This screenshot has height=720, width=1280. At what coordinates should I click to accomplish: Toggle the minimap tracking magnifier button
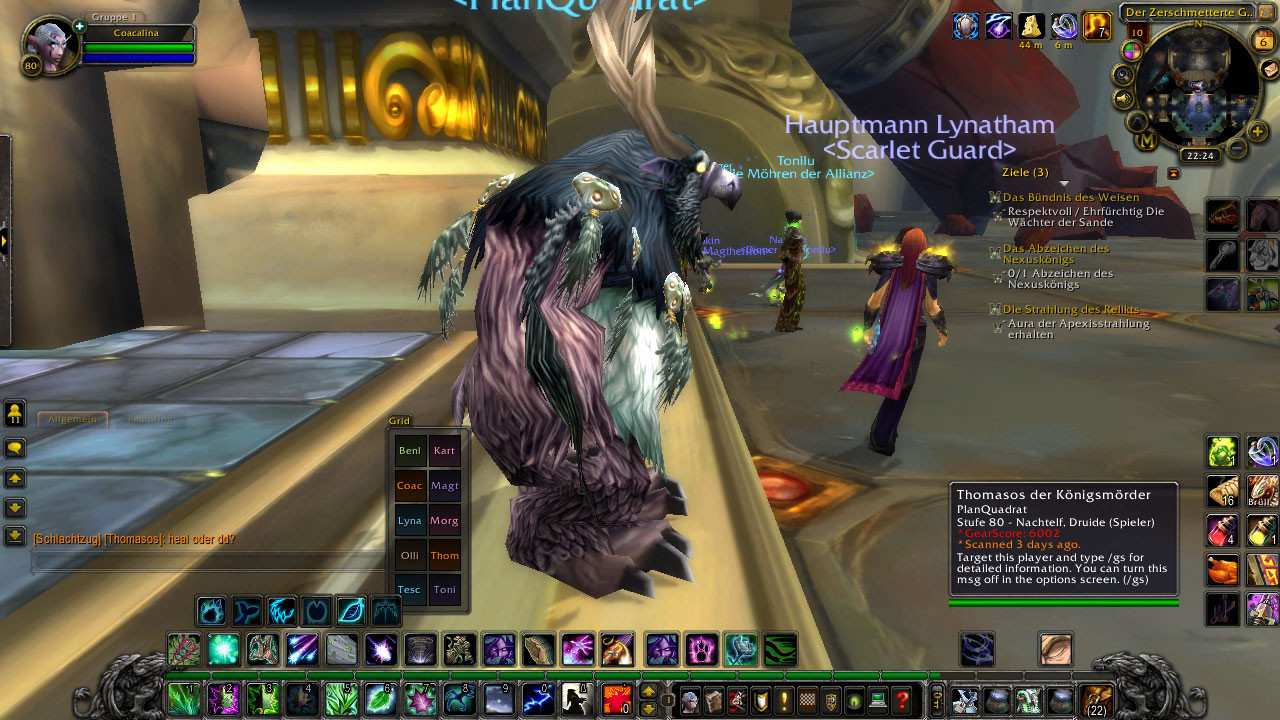(1123, 75)
